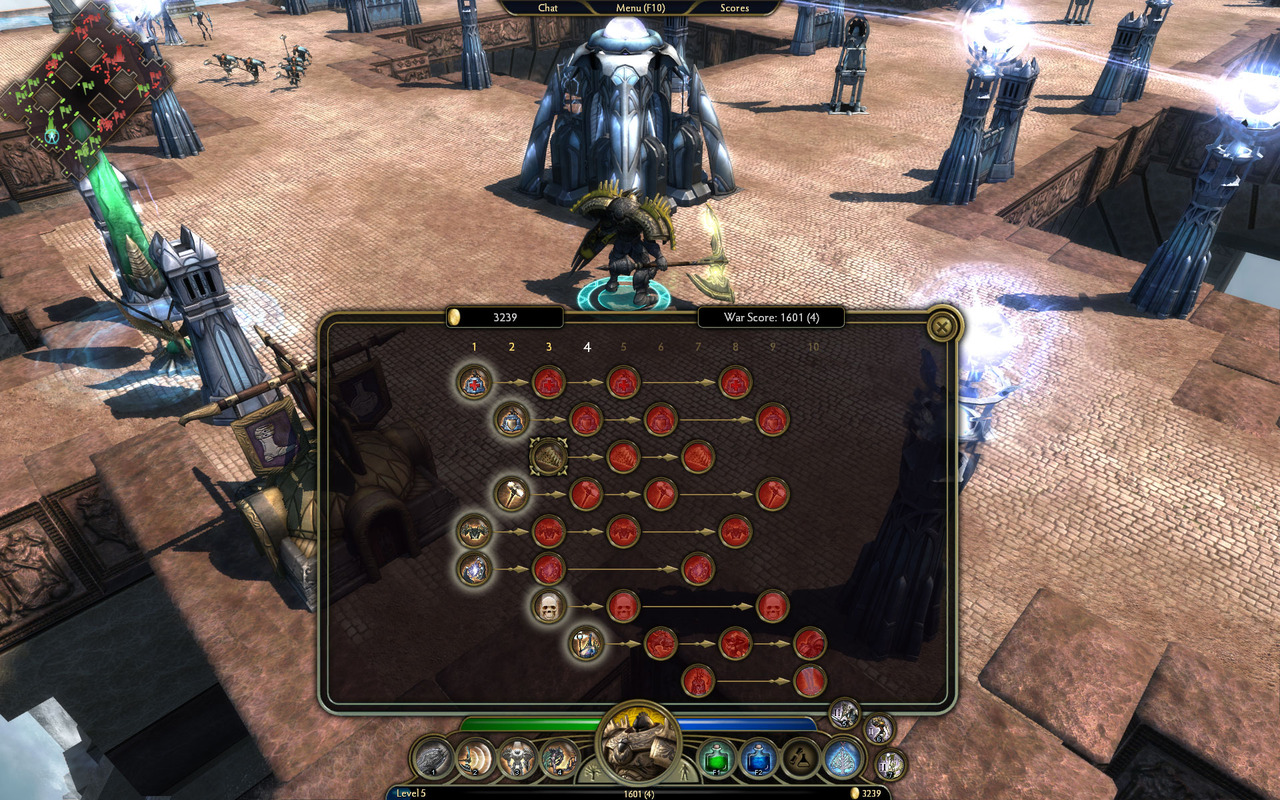Choose the glowing hammer upgrade
1280x800 pixels.
click(512, 493)
